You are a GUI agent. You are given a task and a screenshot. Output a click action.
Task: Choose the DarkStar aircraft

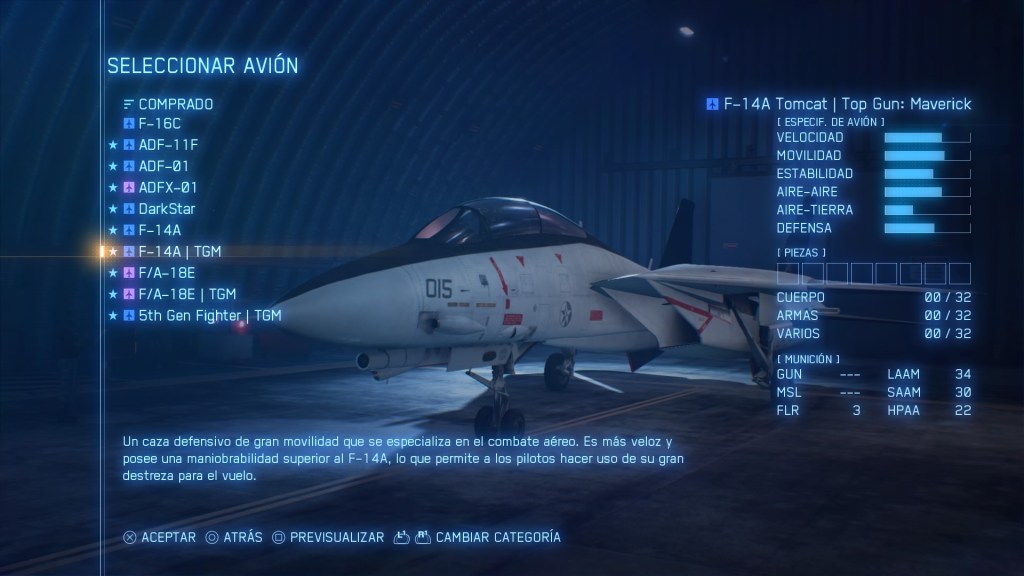pyautogui.click(x=166, y=209)
